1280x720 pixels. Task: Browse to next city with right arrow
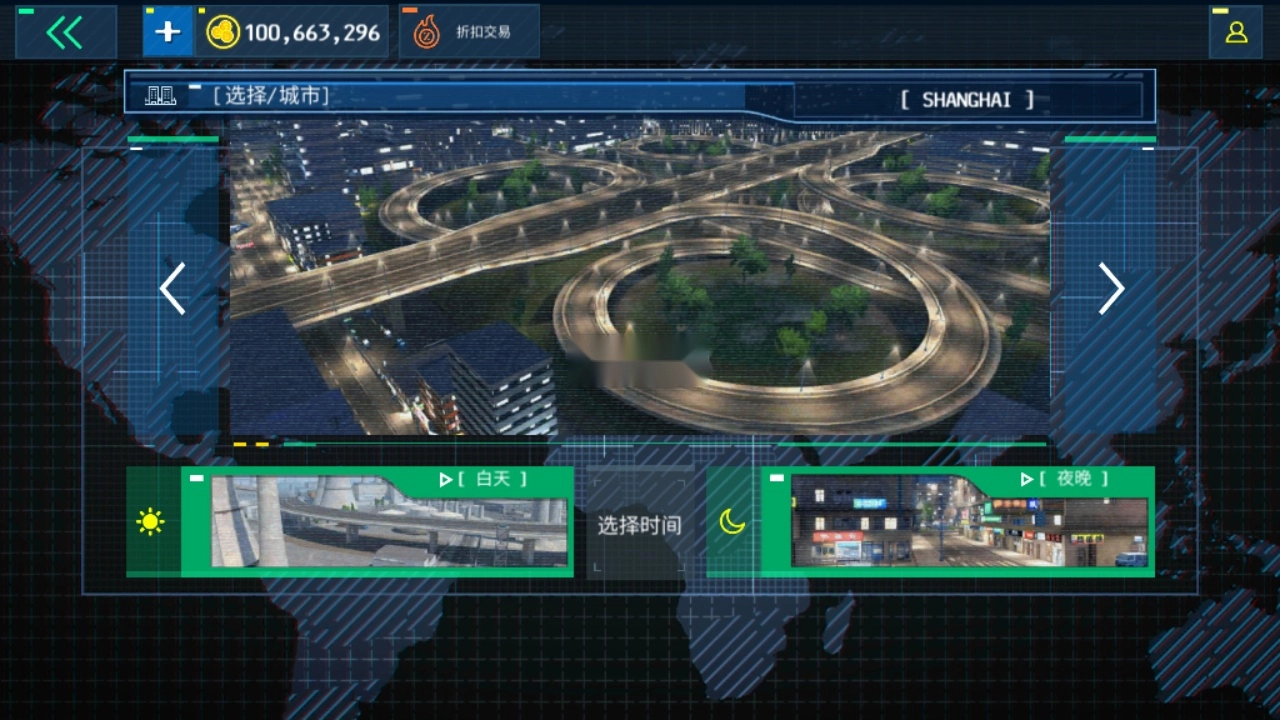[x=1110, y=289]
